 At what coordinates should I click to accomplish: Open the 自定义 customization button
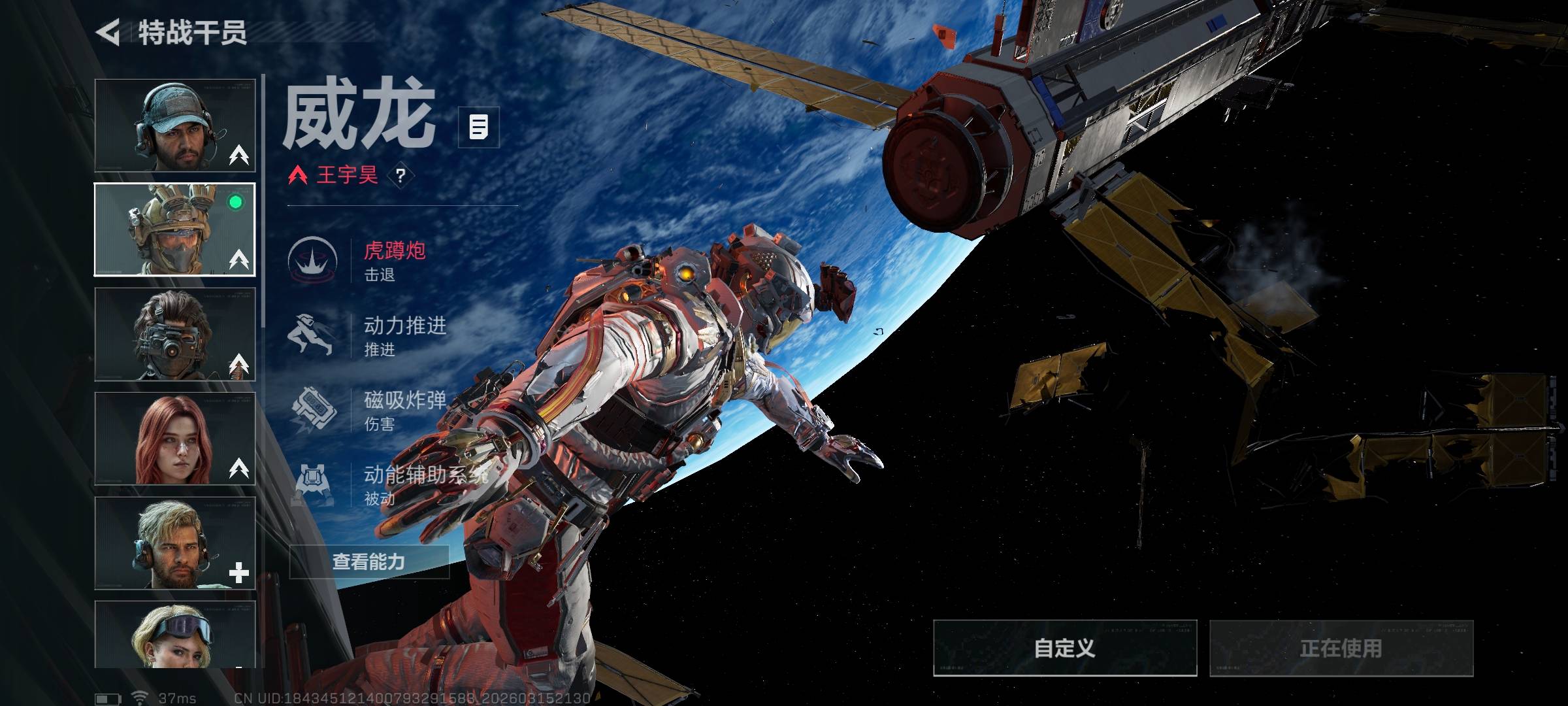(x=1064, y=648)
